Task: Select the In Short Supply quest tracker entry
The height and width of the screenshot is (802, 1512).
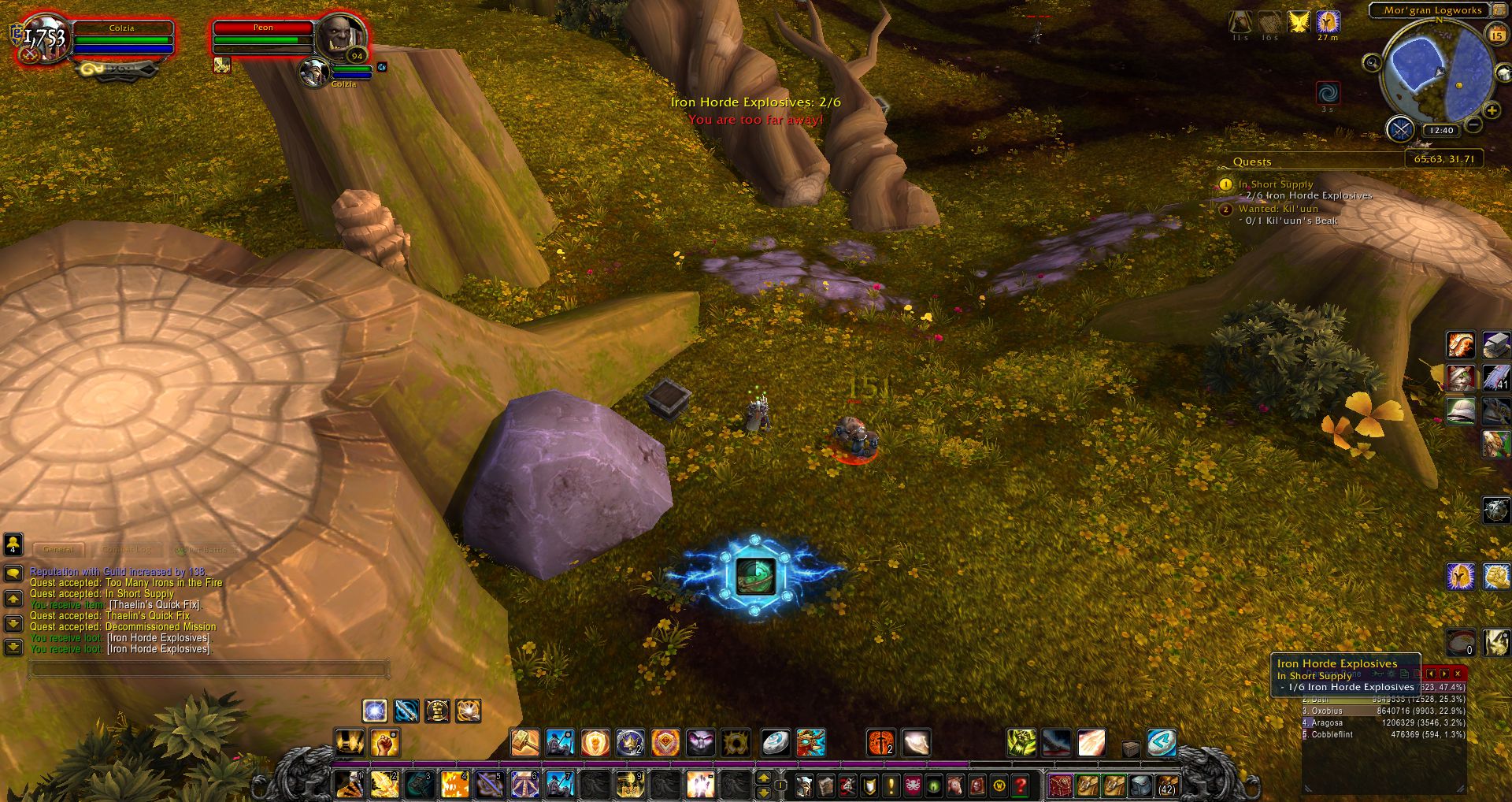Action: (x=1276, y=184)
